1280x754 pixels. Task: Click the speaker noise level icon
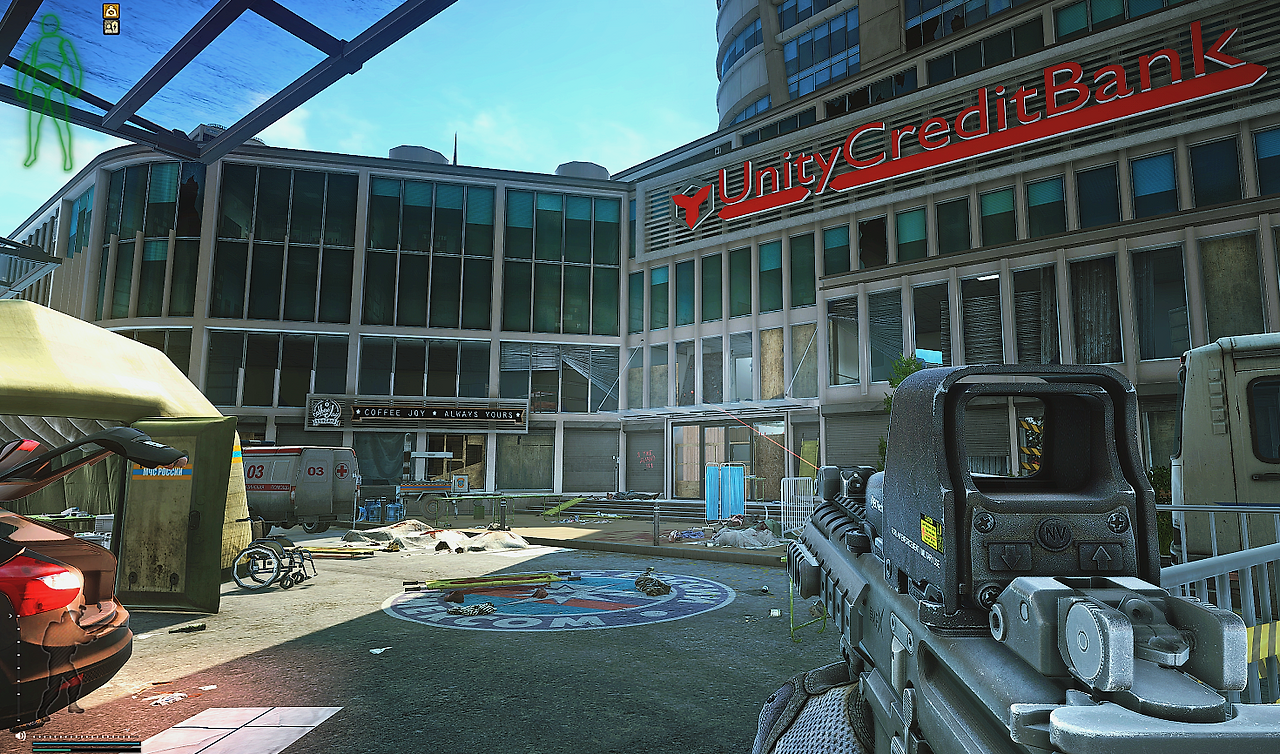(21, 738)
